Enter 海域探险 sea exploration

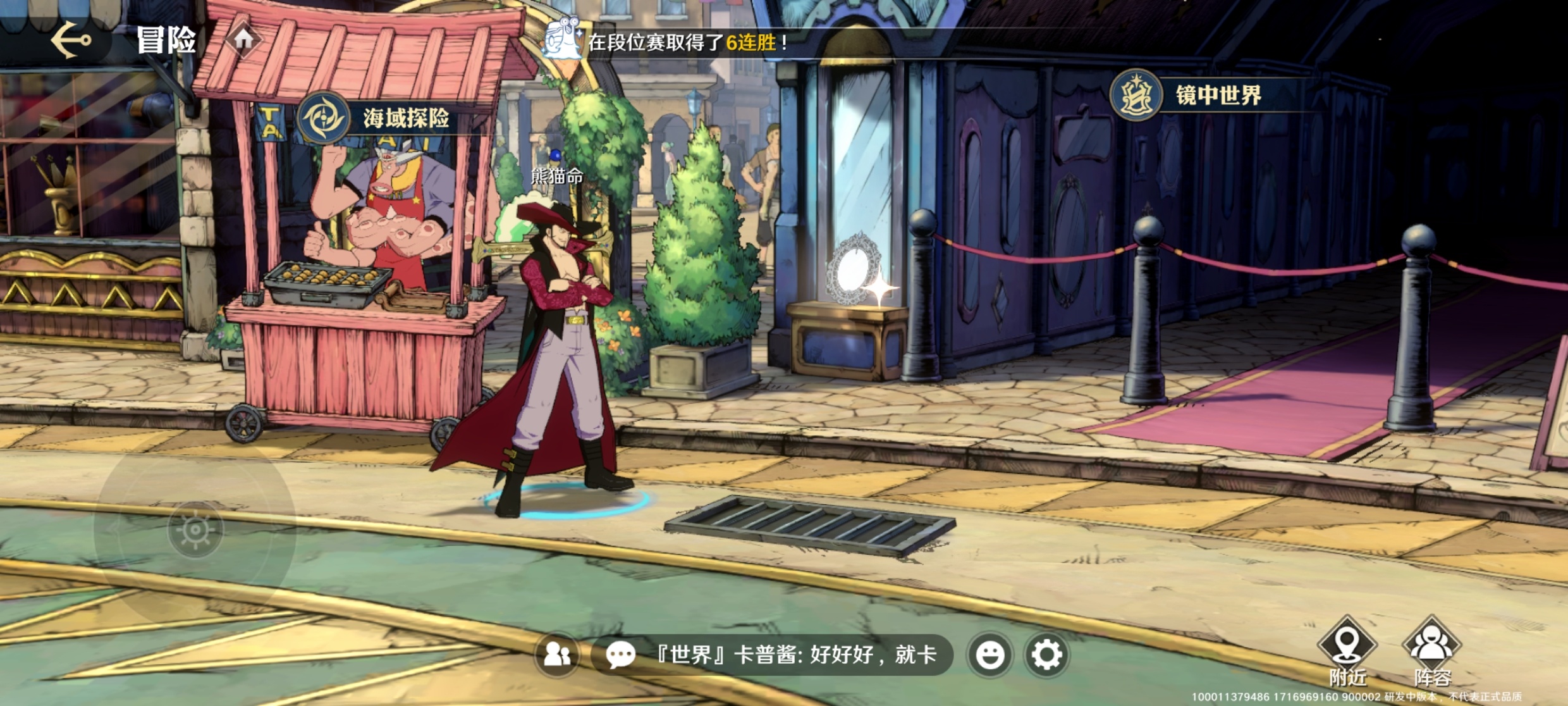click(x=379, y=118)
